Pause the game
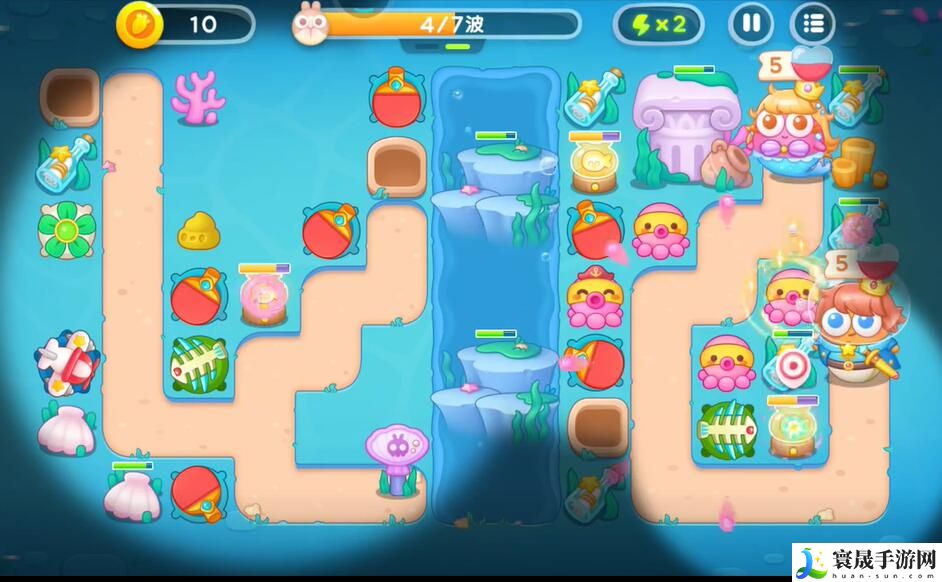The height and width of the screenshot is (582, 942). point(751,23)
